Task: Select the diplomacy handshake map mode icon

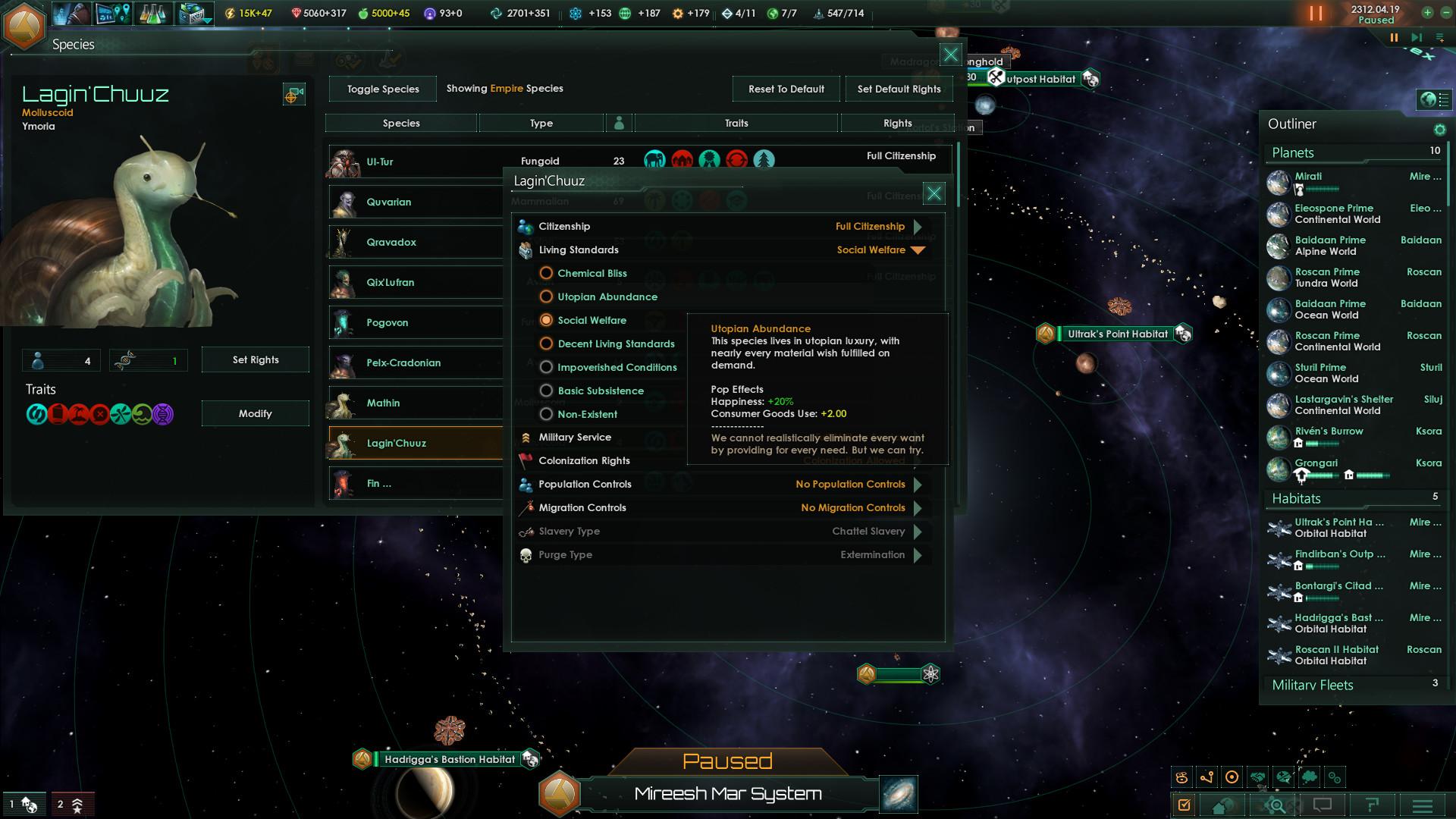Action: point(1258,778)
